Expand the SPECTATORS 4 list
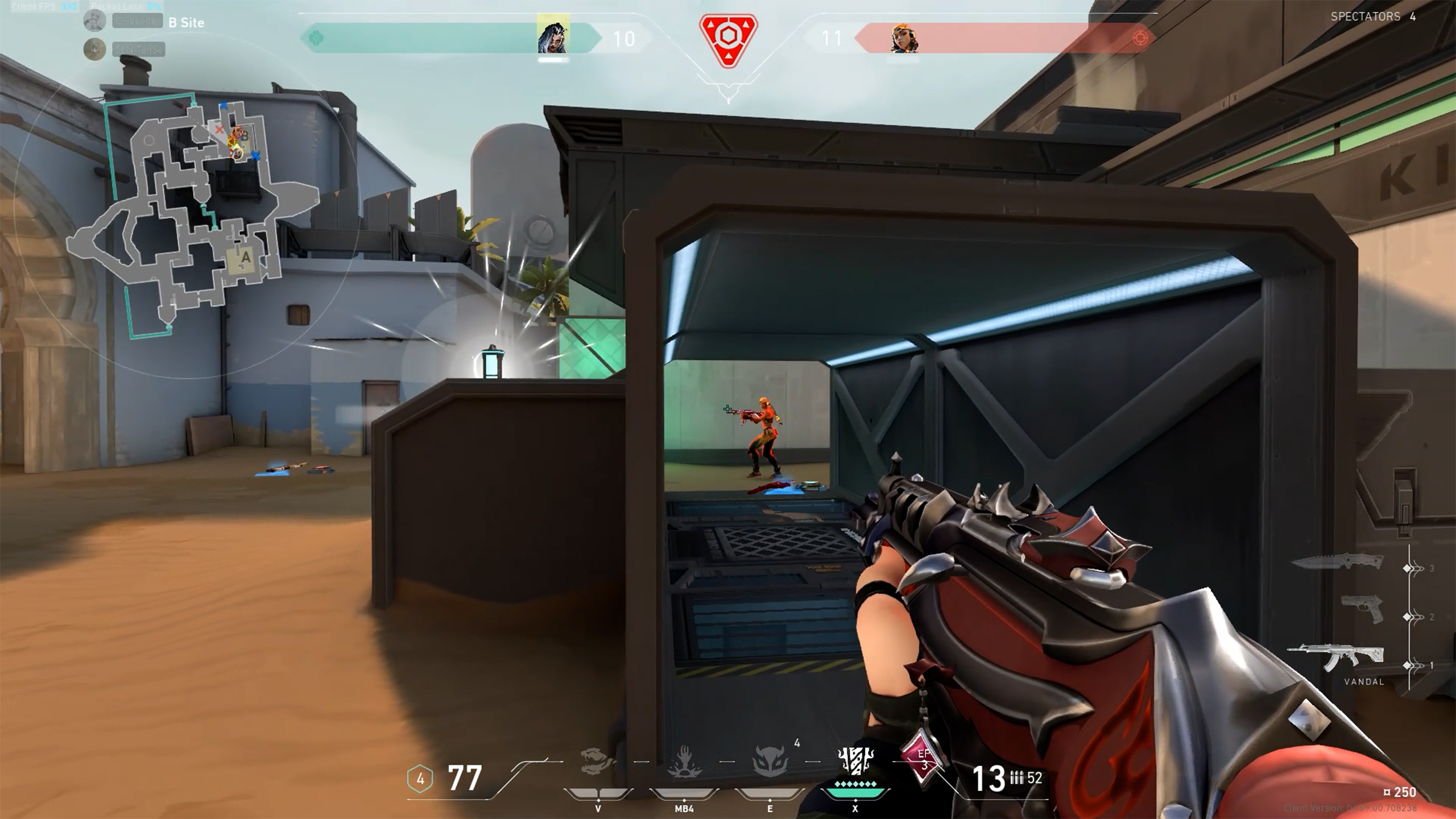 [x=1375, y=17]
